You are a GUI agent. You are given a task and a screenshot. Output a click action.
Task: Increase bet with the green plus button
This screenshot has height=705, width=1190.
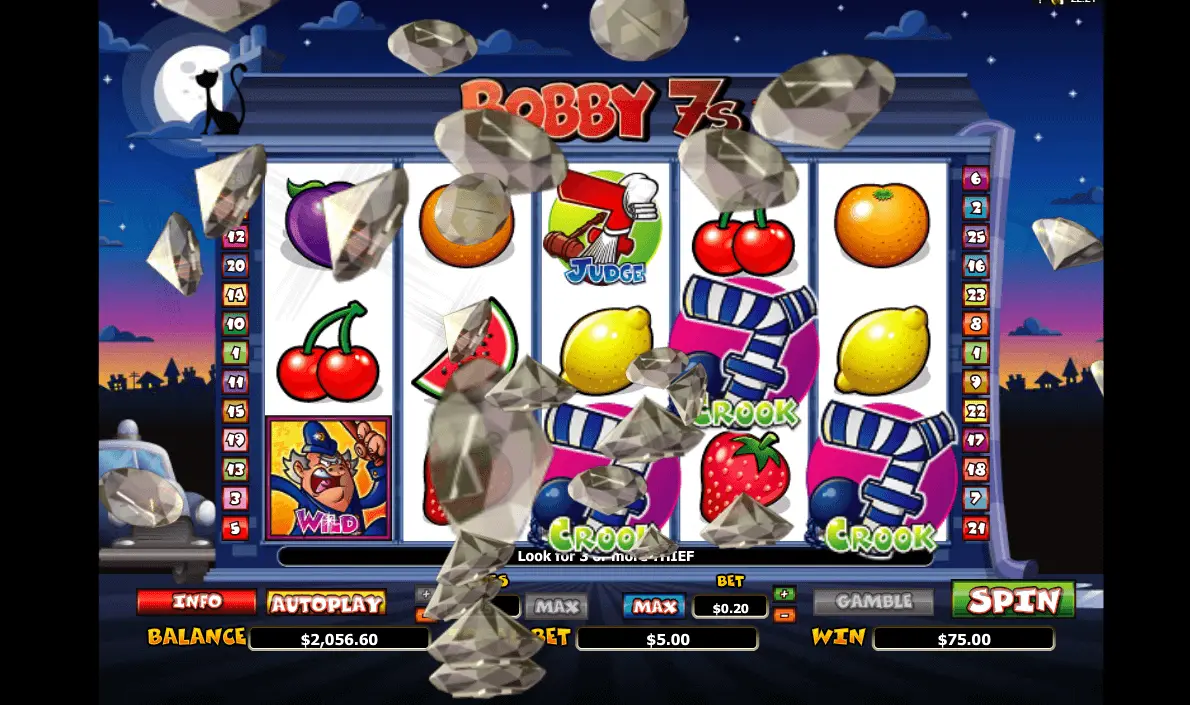[784, 594]
